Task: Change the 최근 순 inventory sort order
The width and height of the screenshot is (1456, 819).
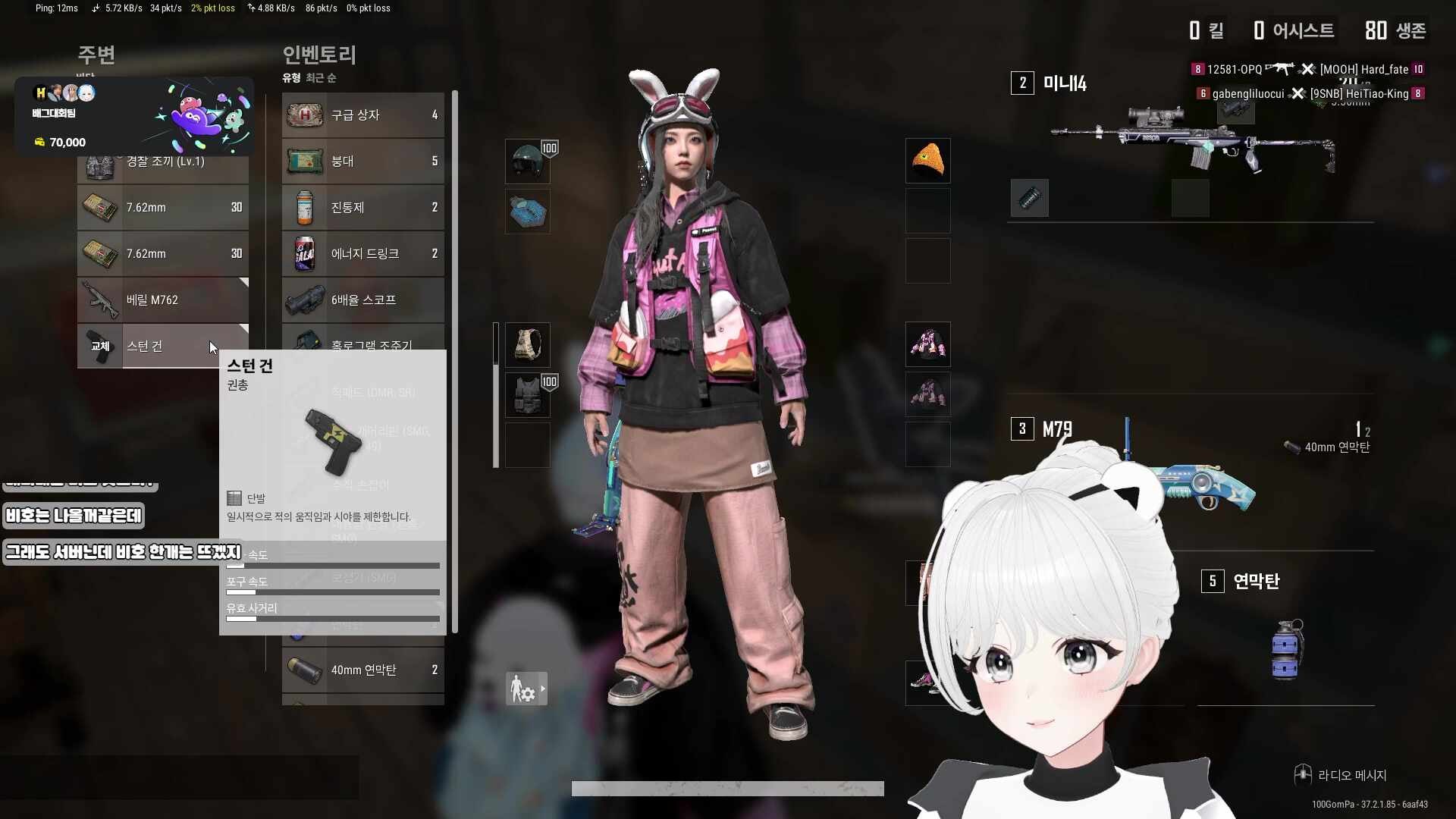Action: coord(321,78)
